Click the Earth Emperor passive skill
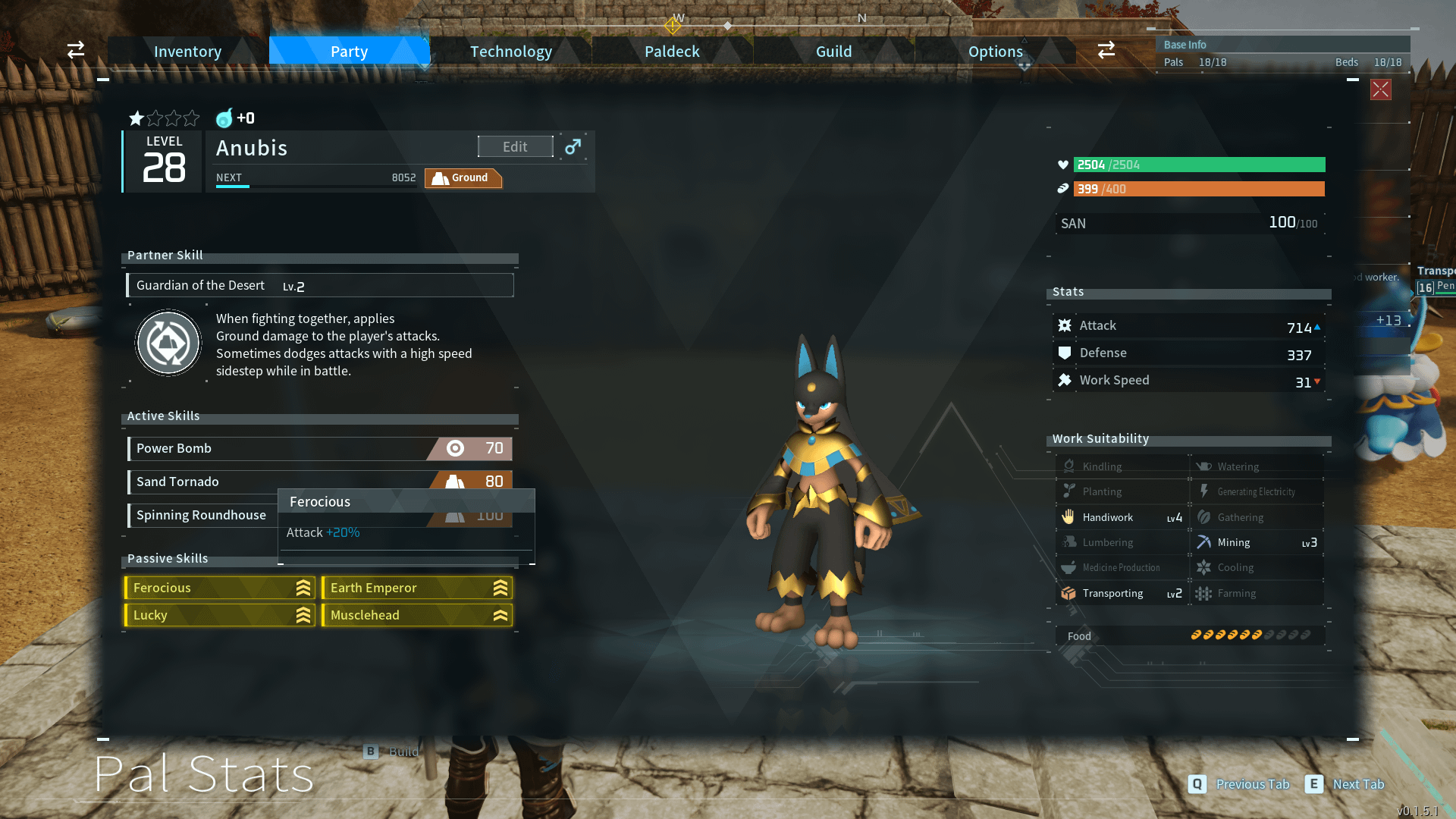 pyautogui.click(x=417, y=588)
